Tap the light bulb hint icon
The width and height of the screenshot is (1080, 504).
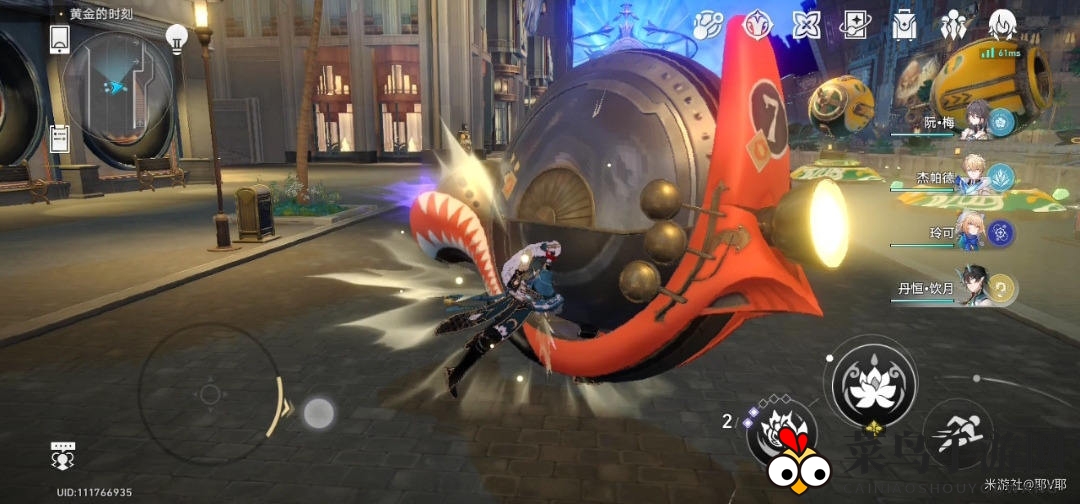[x=177, y=39]
